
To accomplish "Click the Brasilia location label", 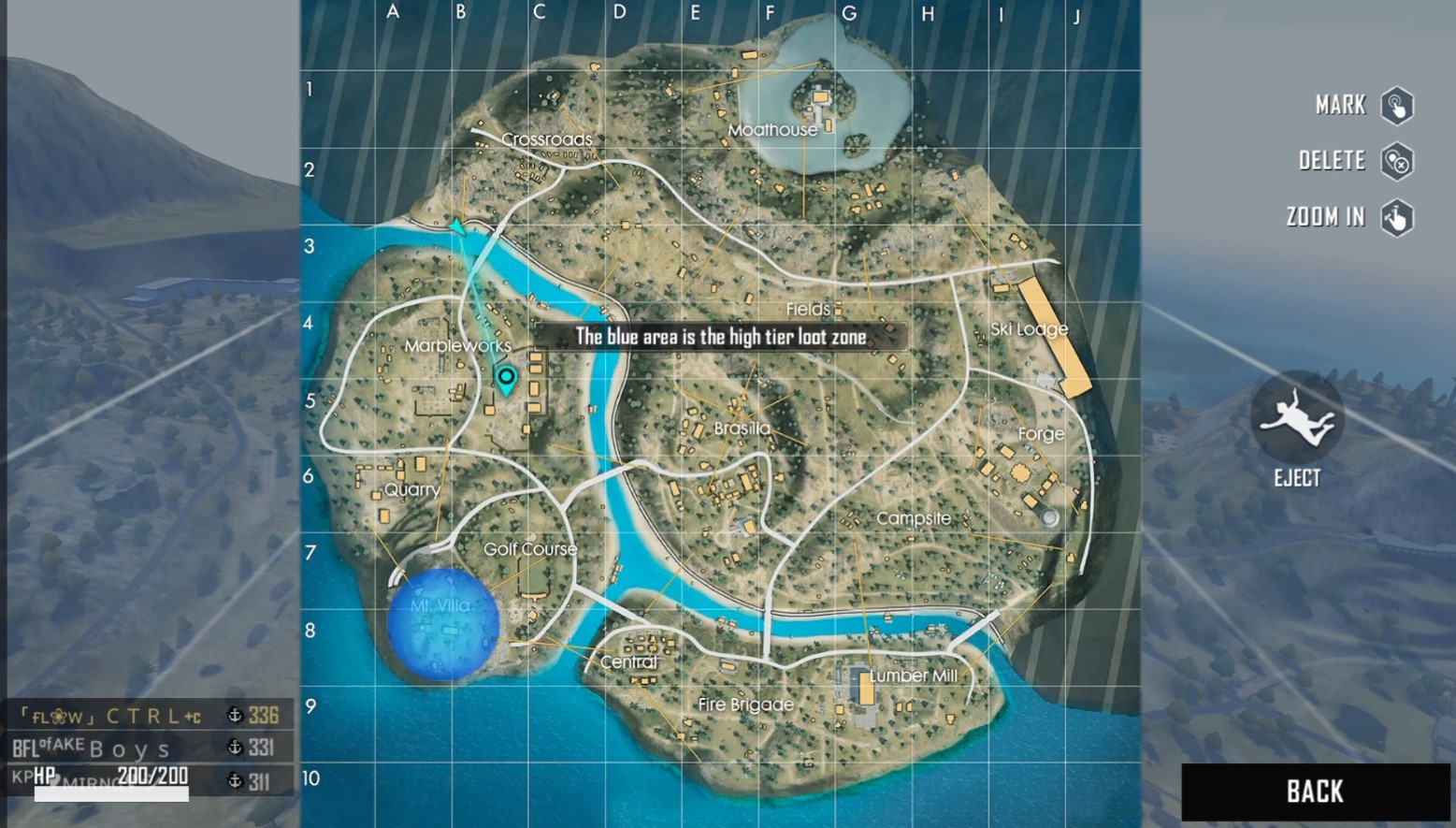I will coord(742,428).
